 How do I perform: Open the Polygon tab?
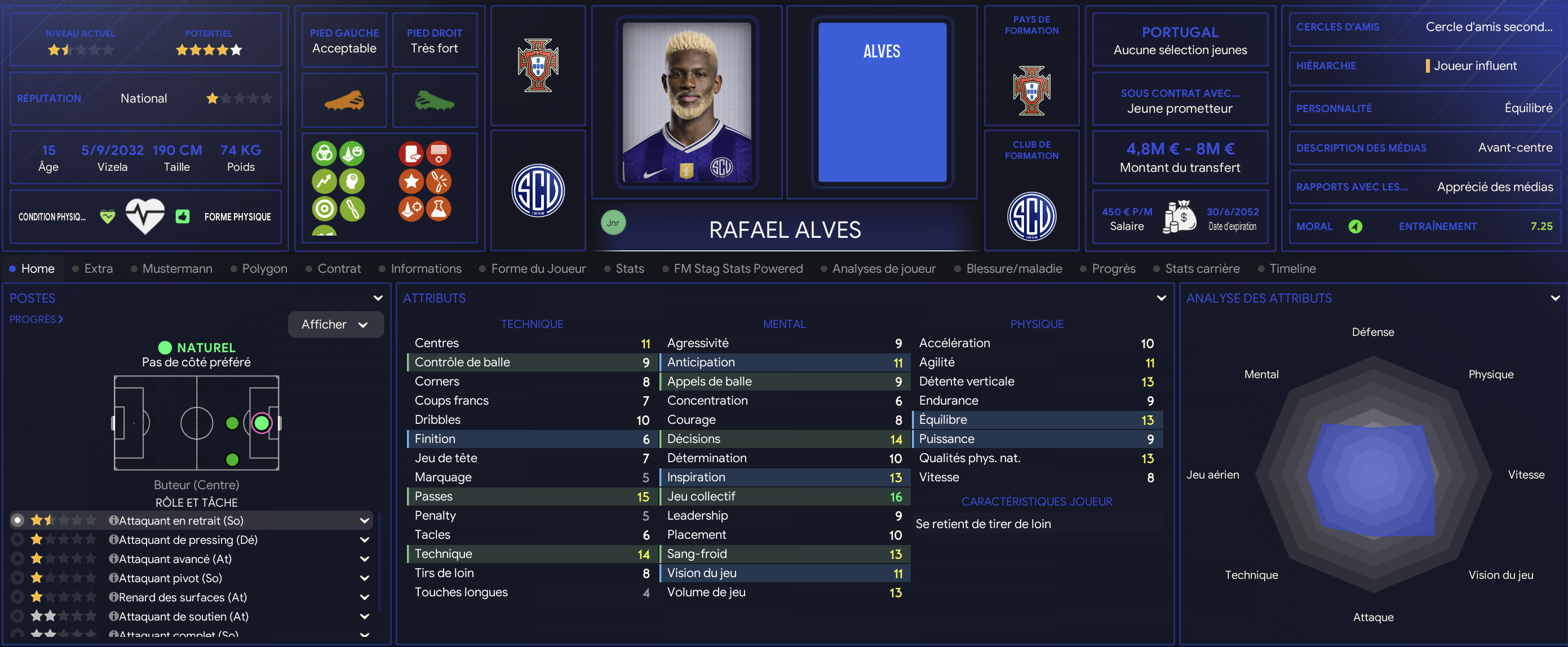(x=264, y=268)
